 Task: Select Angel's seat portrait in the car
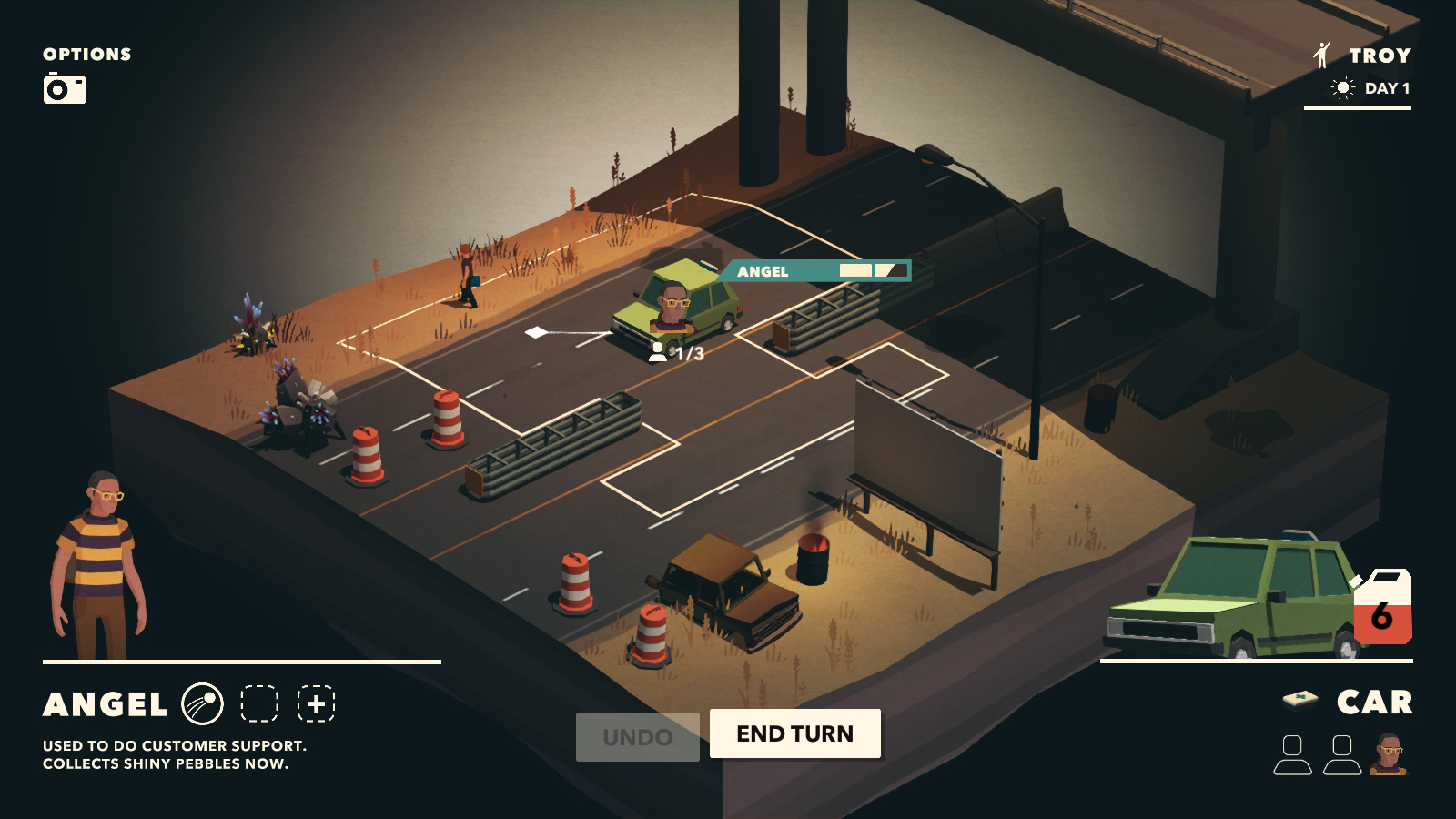click(1389, 755)
